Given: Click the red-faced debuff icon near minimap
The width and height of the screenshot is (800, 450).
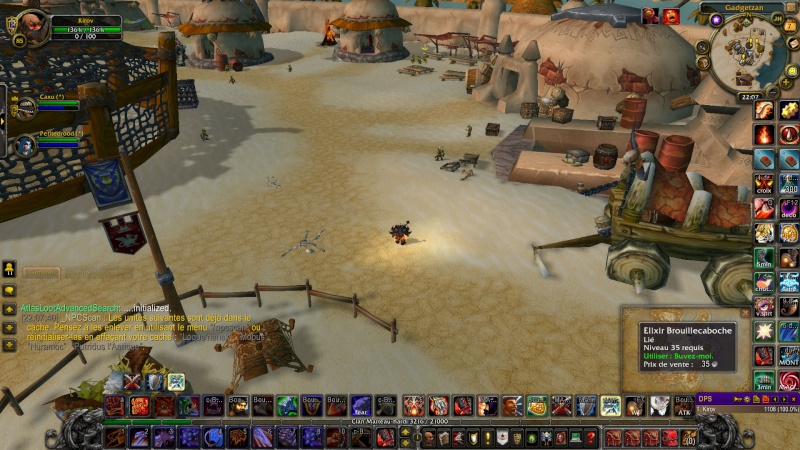Looking at the screenshot, I should [671, 15].
